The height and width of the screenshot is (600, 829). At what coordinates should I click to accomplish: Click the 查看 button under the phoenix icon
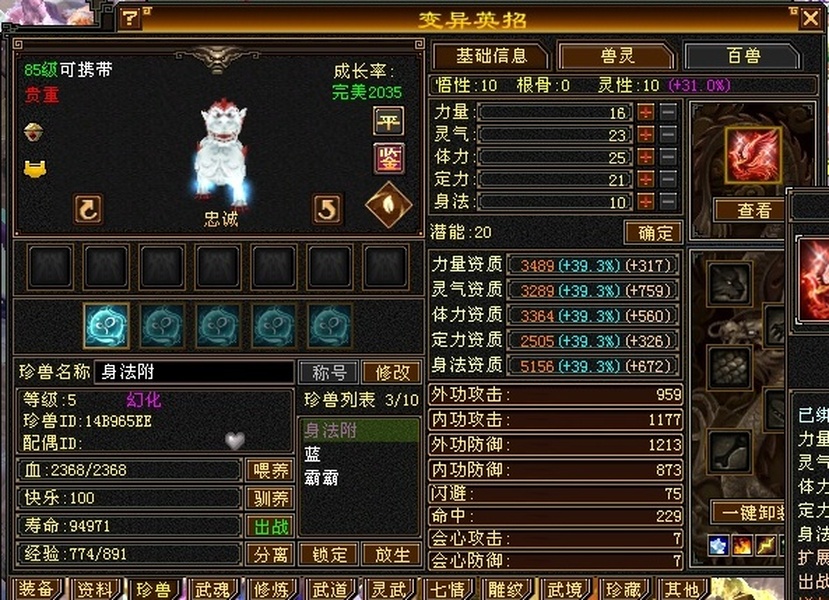pyautogui.click(x=754, y=210)
